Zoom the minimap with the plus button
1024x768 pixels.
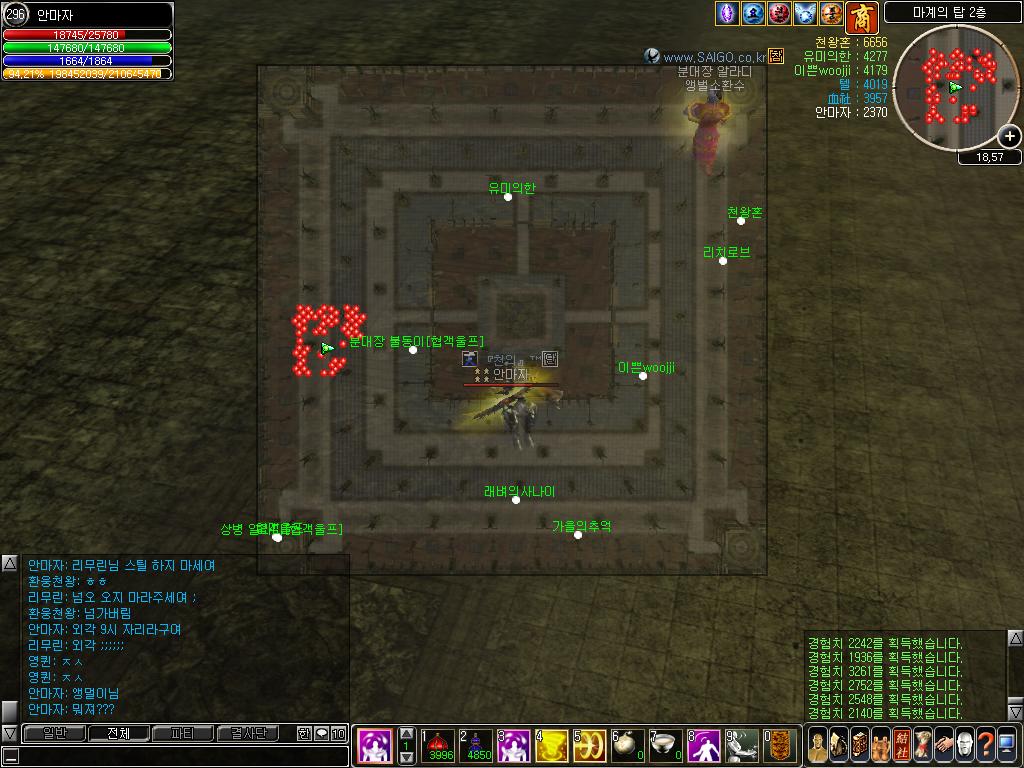[1010, 136]
